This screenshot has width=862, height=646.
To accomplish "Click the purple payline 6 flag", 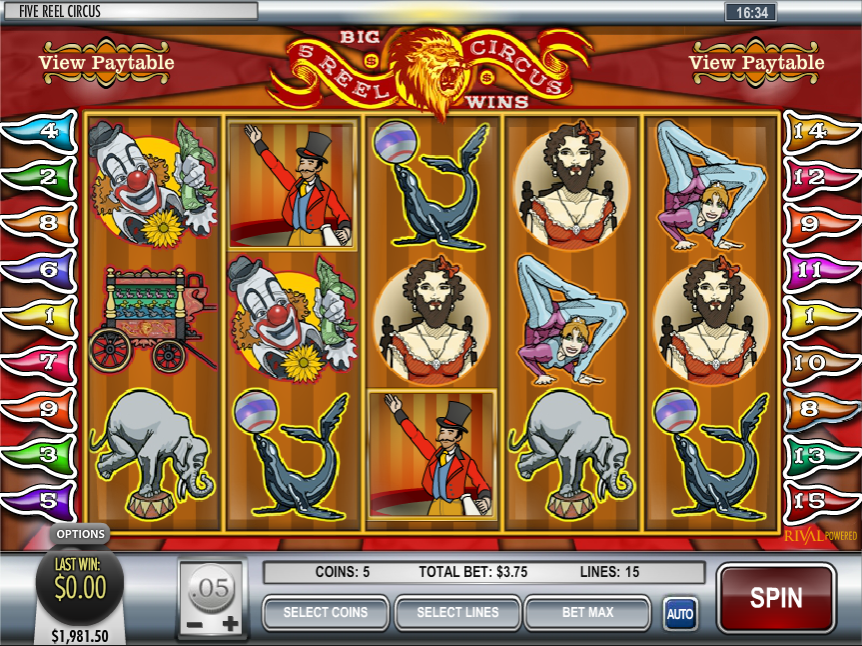I will (42, 269).
